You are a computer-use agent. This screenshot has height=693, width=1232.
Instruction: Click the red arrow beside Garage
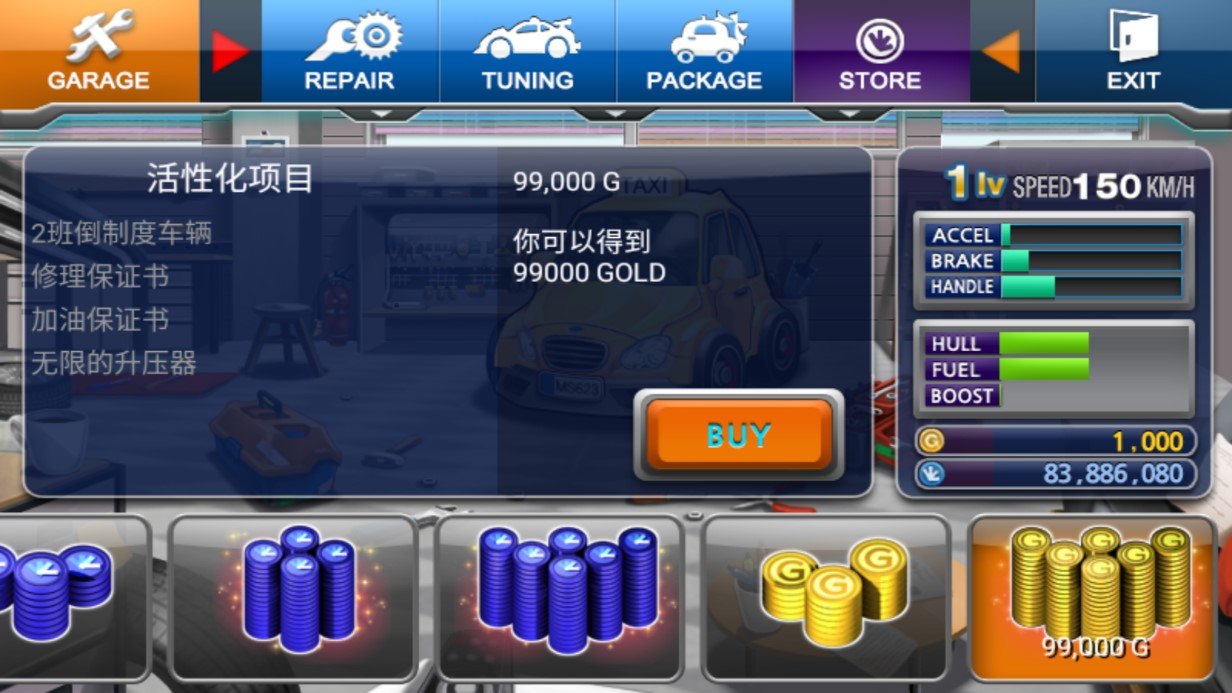point(230,51)
